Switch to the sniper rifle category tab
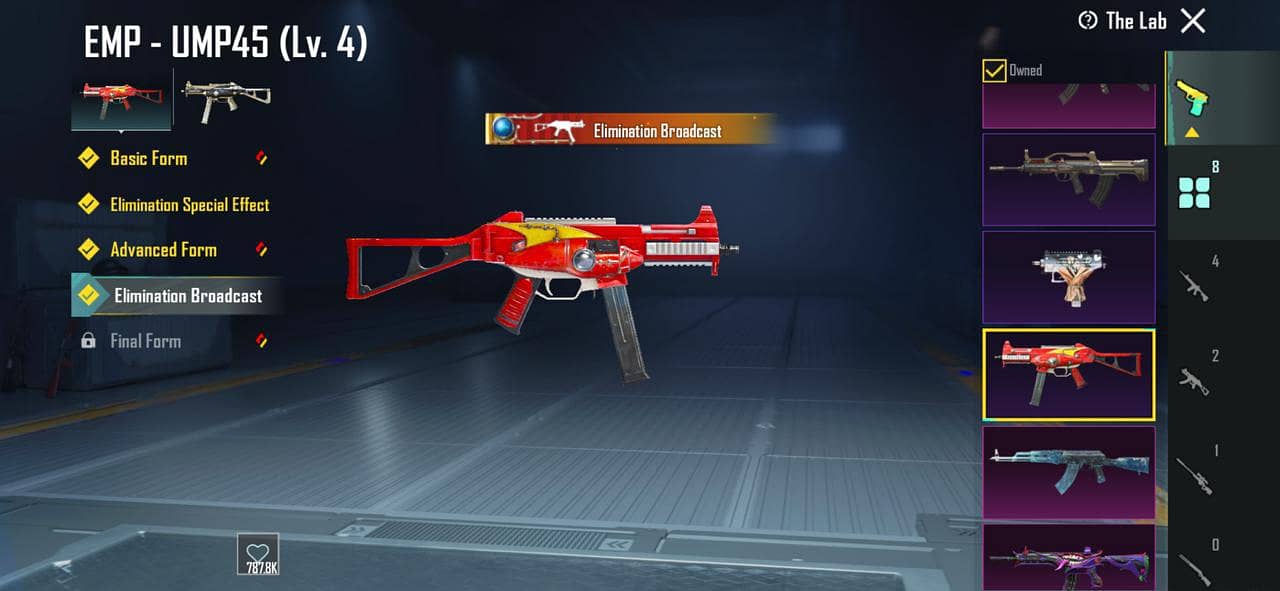 pyautogui.click(x=1194, y=473)
